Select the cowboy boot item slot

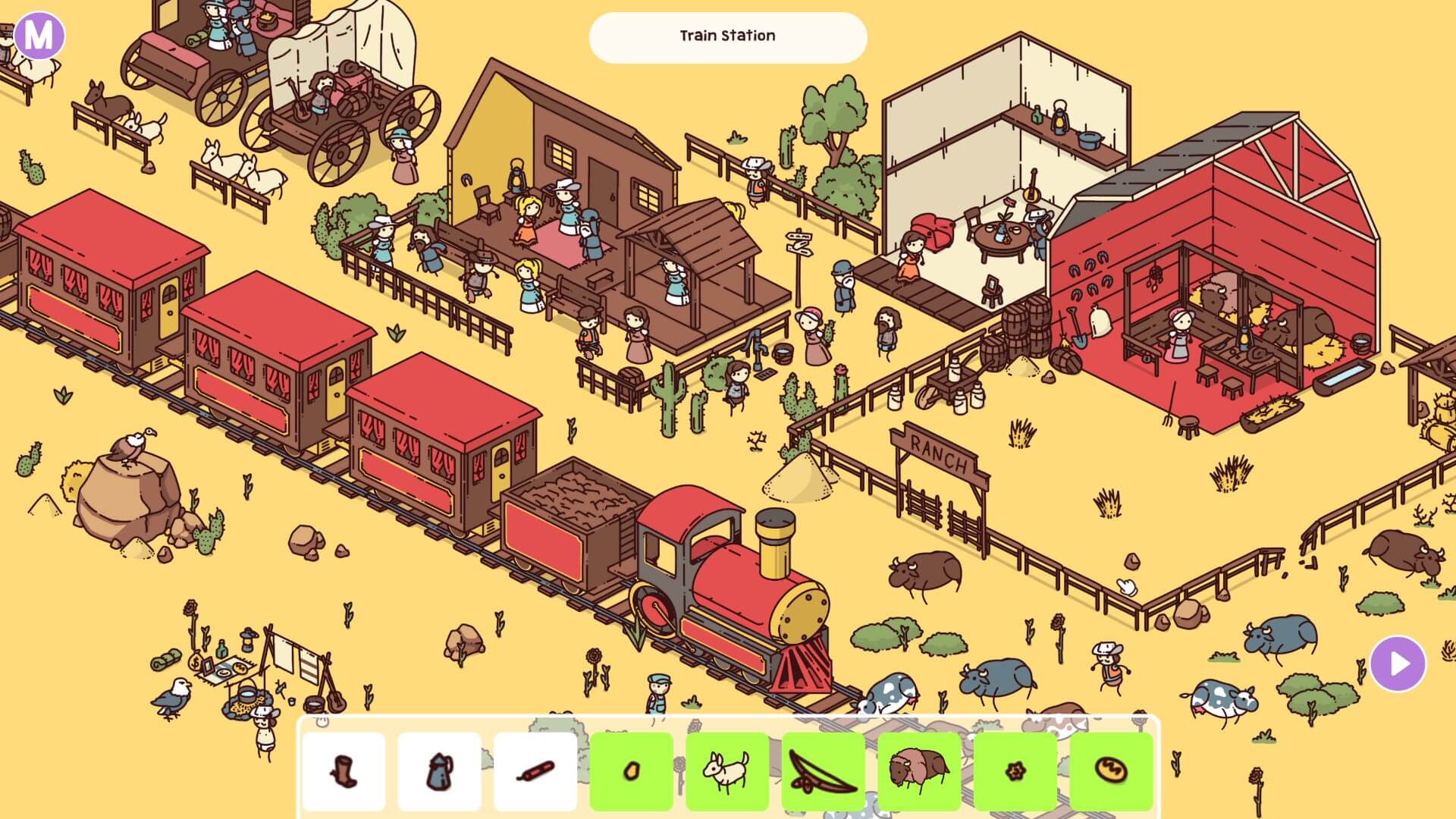[344, 771]
